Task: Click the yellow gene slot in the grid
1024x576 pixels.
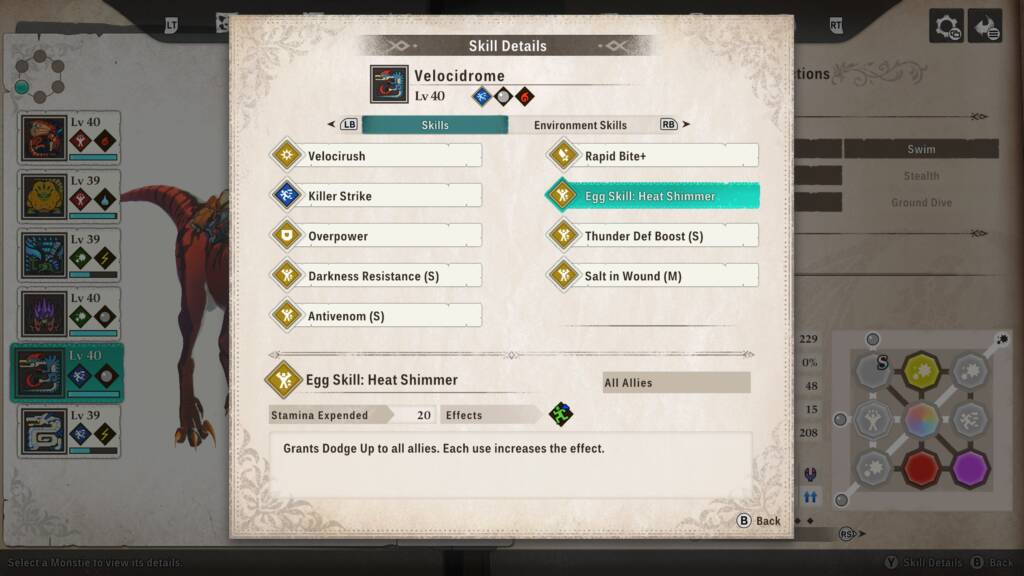Action: coord(921,371)
